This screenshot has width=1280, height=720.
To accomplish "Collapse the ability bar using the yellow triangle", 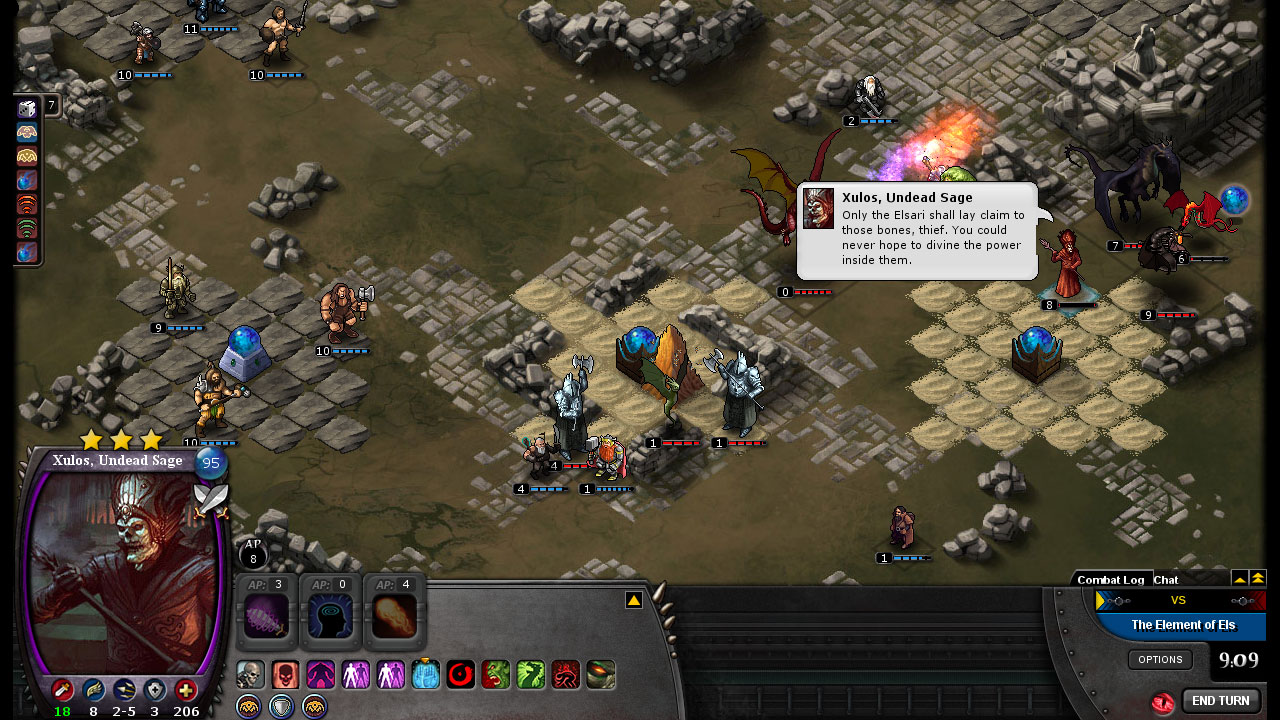I will [633, 600].
